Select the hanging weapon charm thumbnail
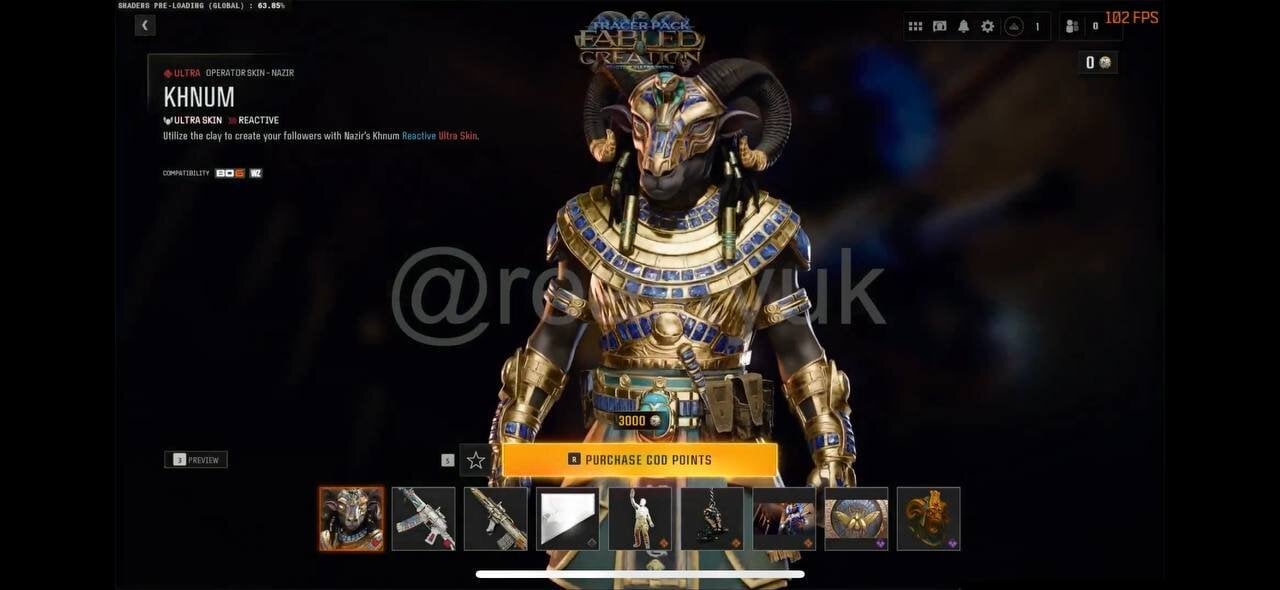Screen dimensions: 1280x590 pyautogui.click(x=712, y=519)
